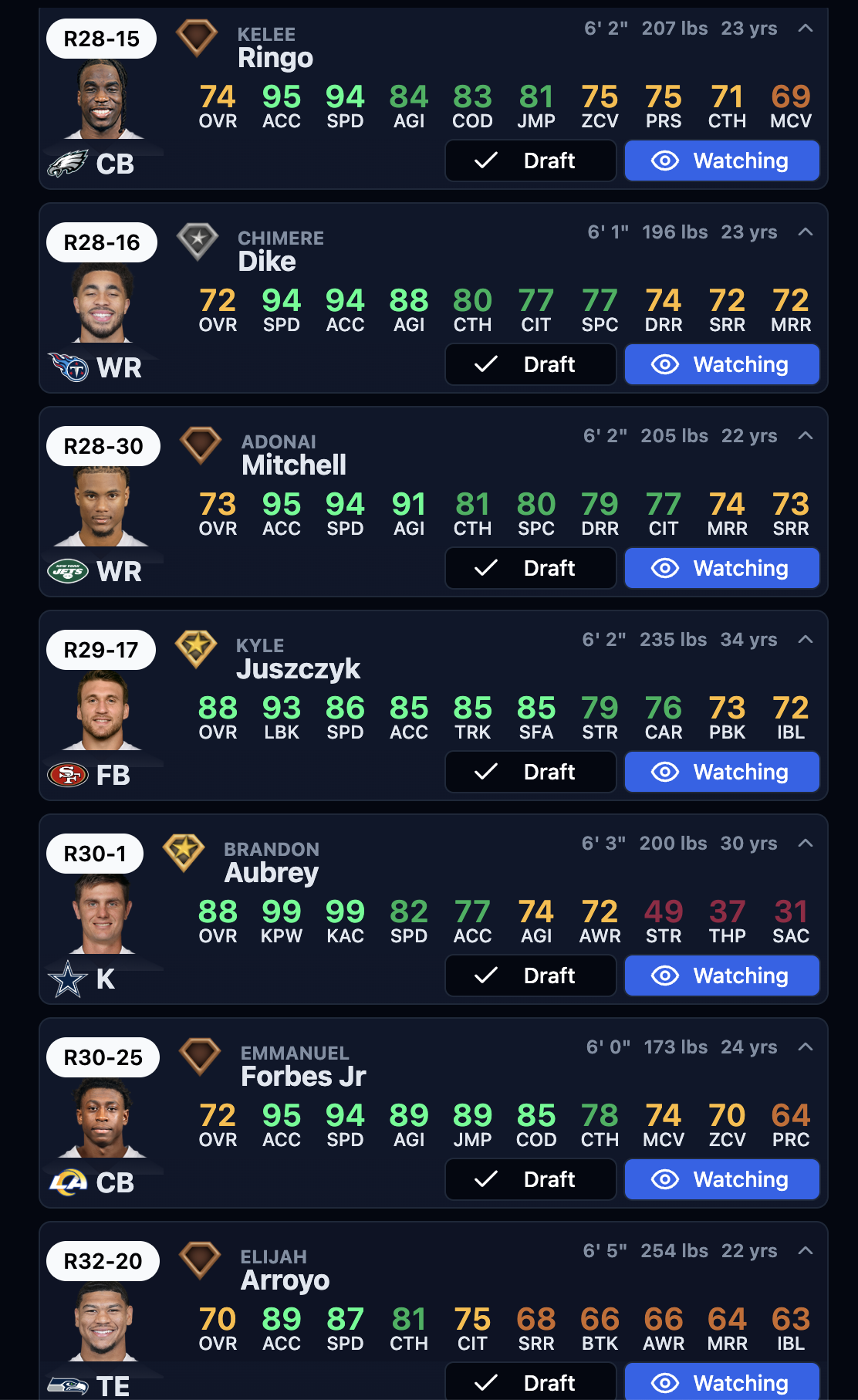Toggle Watching for Adonai Mitchell

[721, 568]
